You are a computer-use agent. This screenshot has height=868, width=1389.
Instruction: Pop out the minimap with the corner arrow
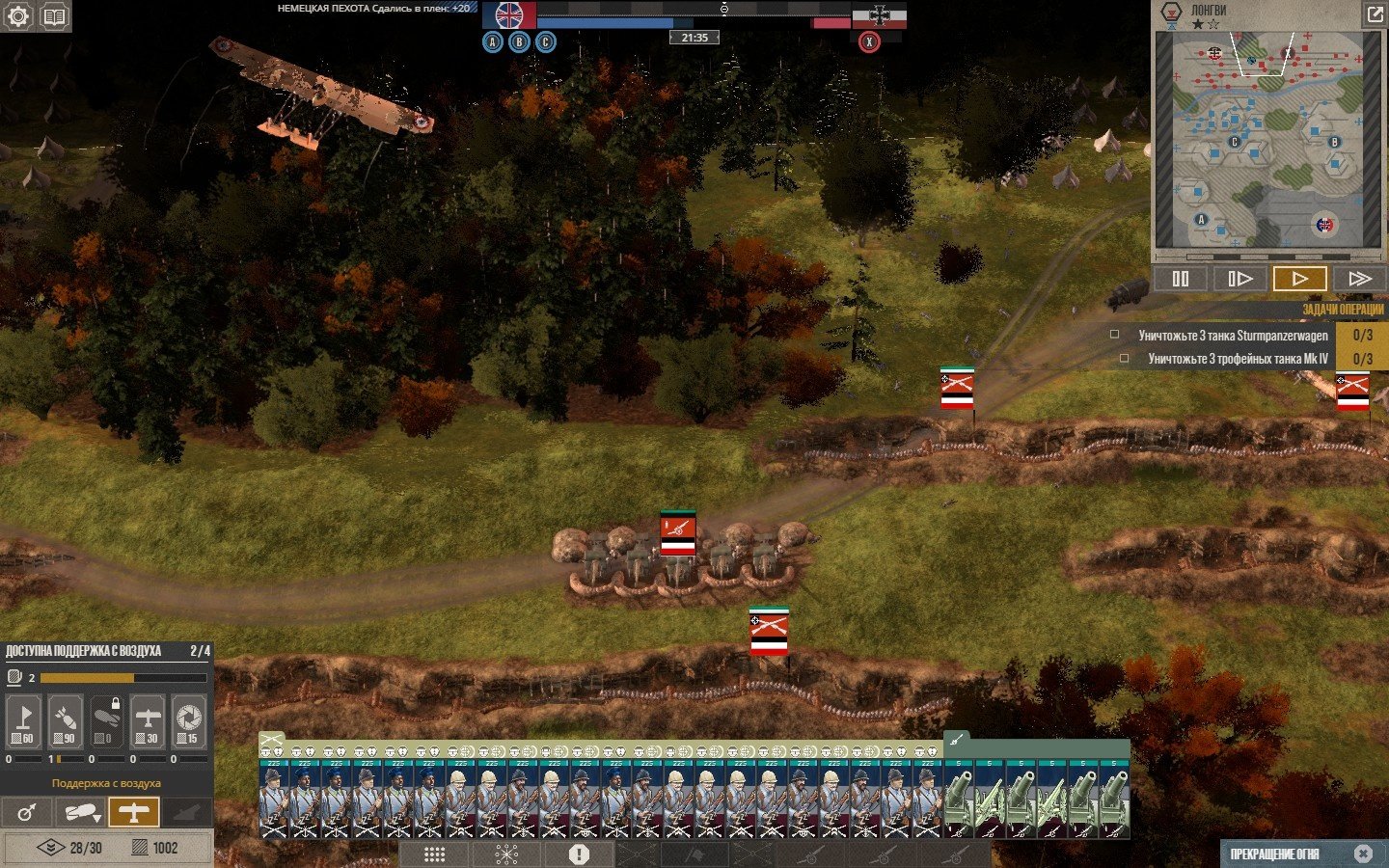click(x=1374, y=14)
